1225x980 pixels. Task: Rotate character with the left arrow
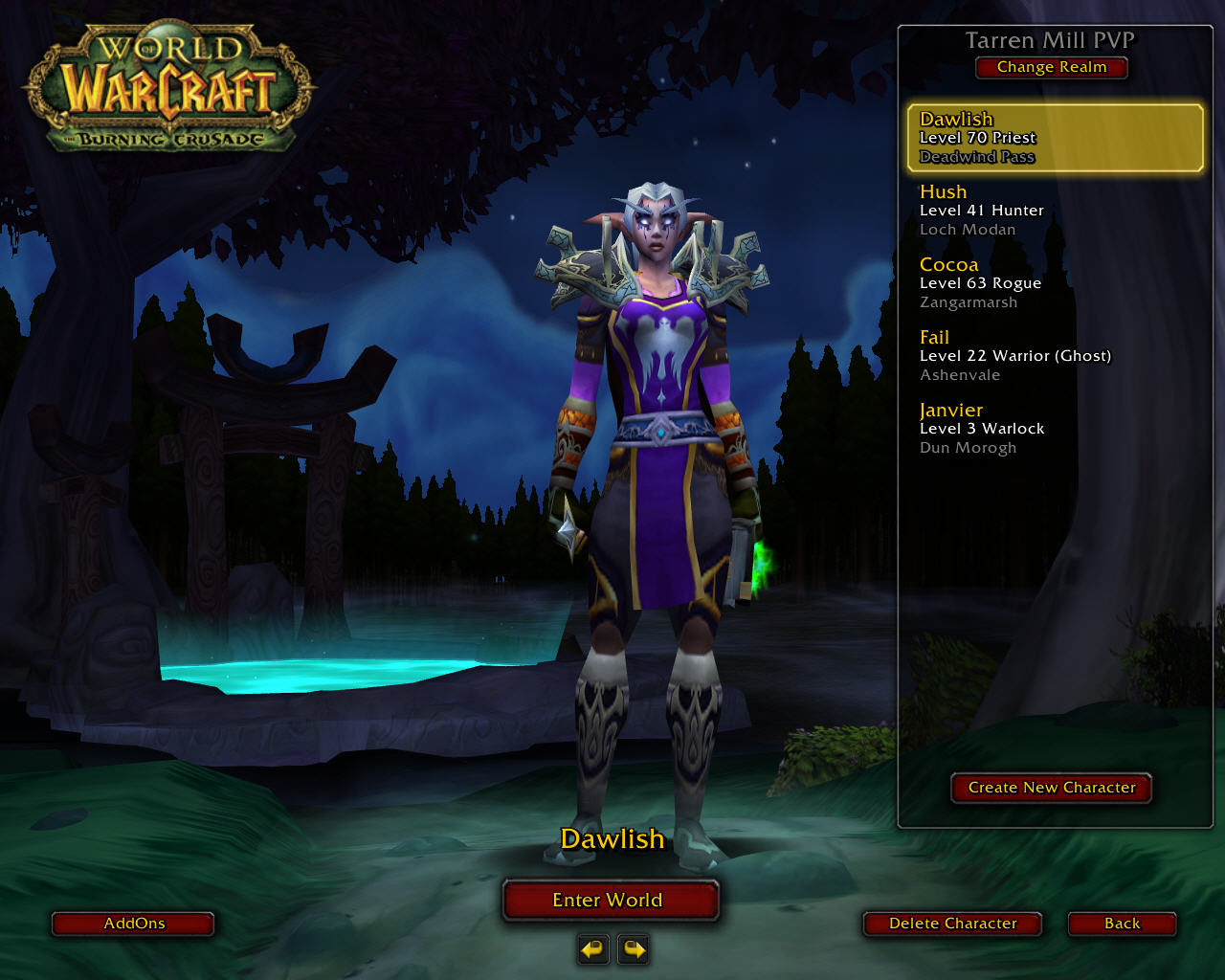point(593,949)
